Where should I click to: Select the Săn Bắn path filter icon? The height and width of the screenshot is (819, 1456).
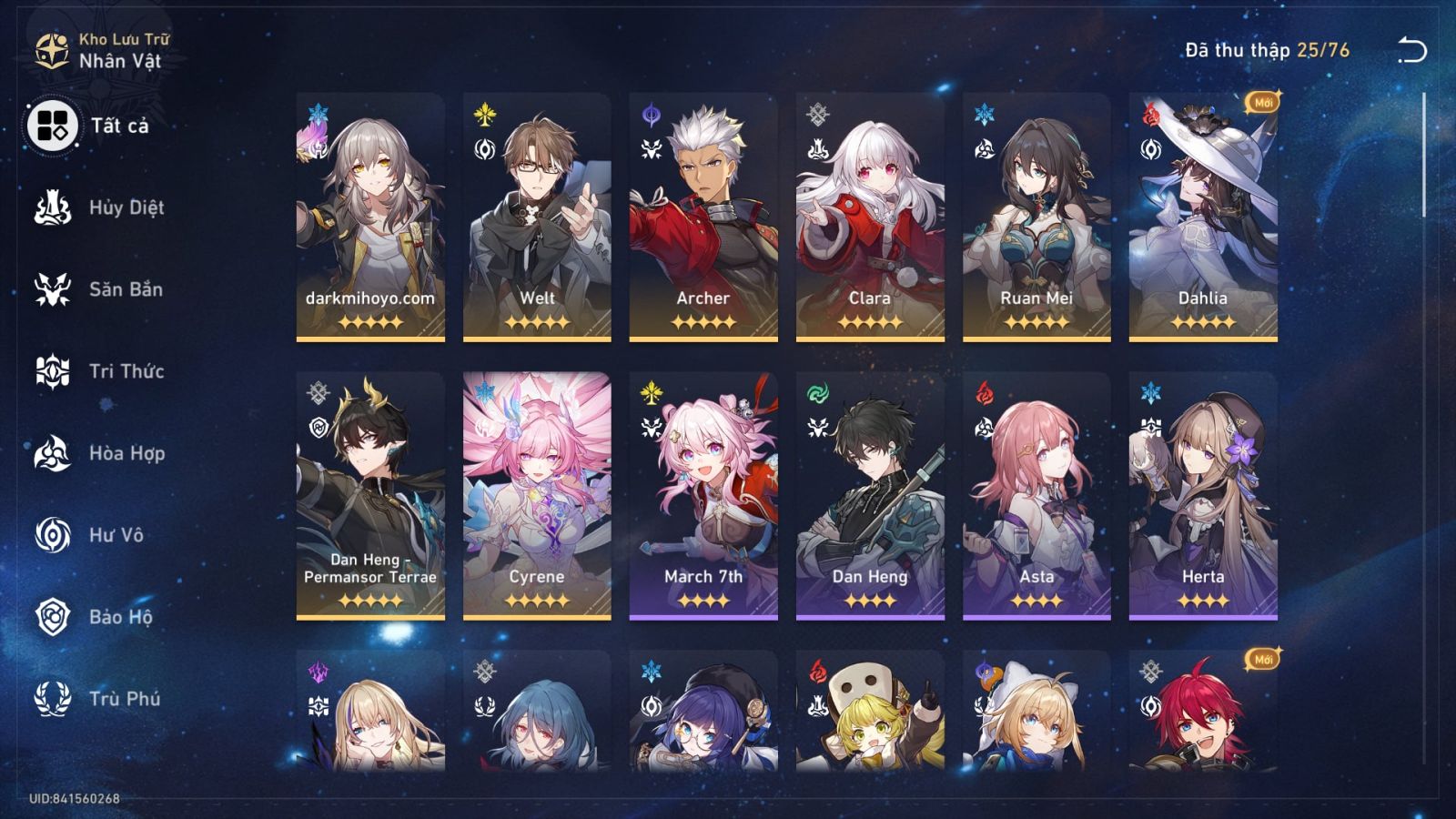[53, 289]
